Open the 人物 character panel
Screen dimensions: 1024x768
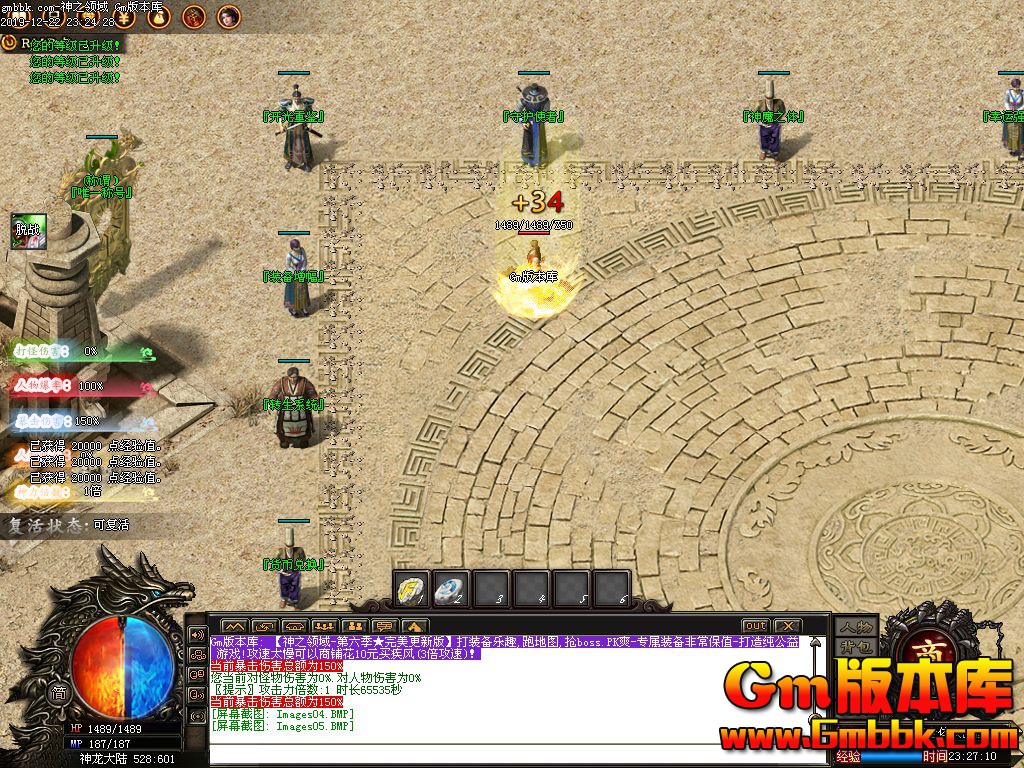[856, 627]
